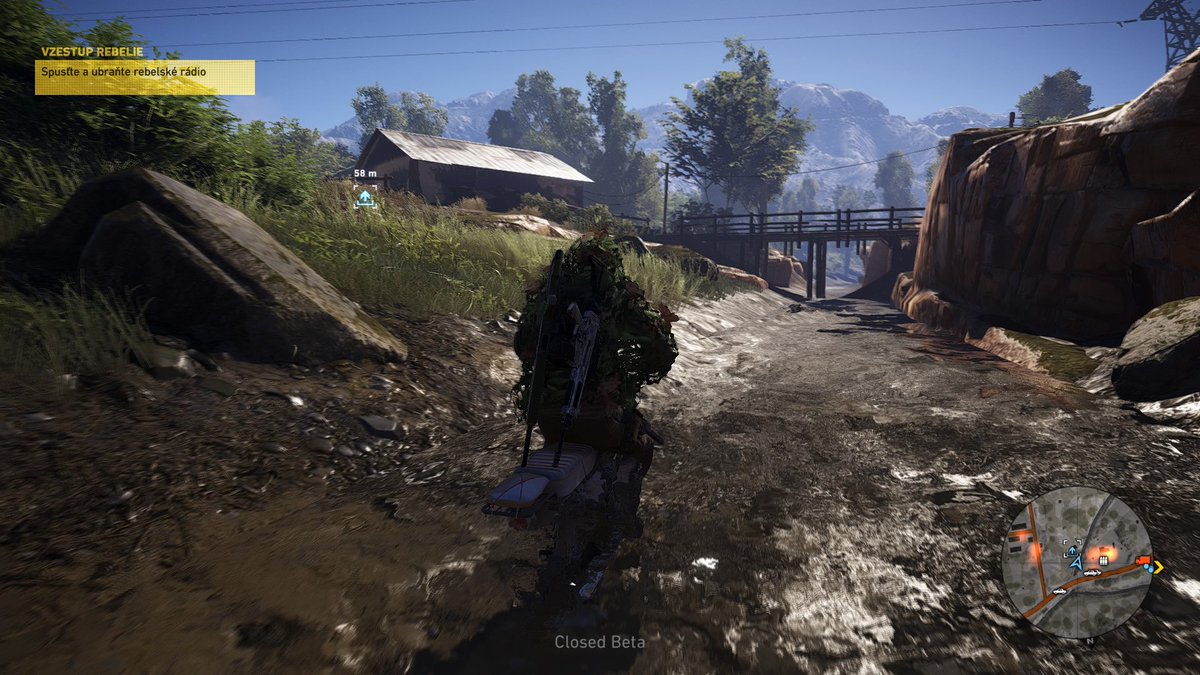Open the circular minimap
Screen dimensions: 1200x675
click(x=1076, y=561)
